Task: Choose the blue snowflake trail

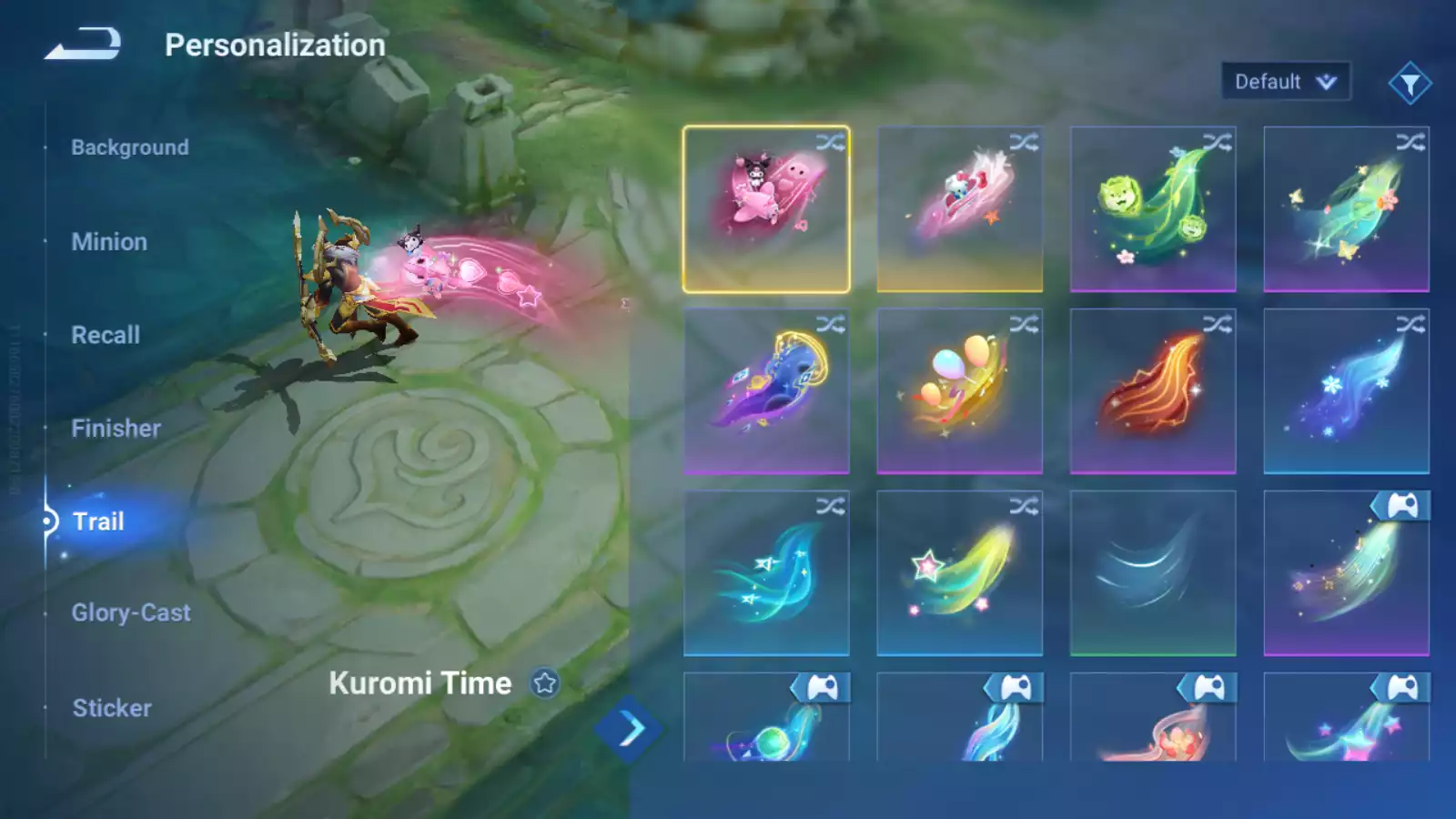Action: [1346, 391]
